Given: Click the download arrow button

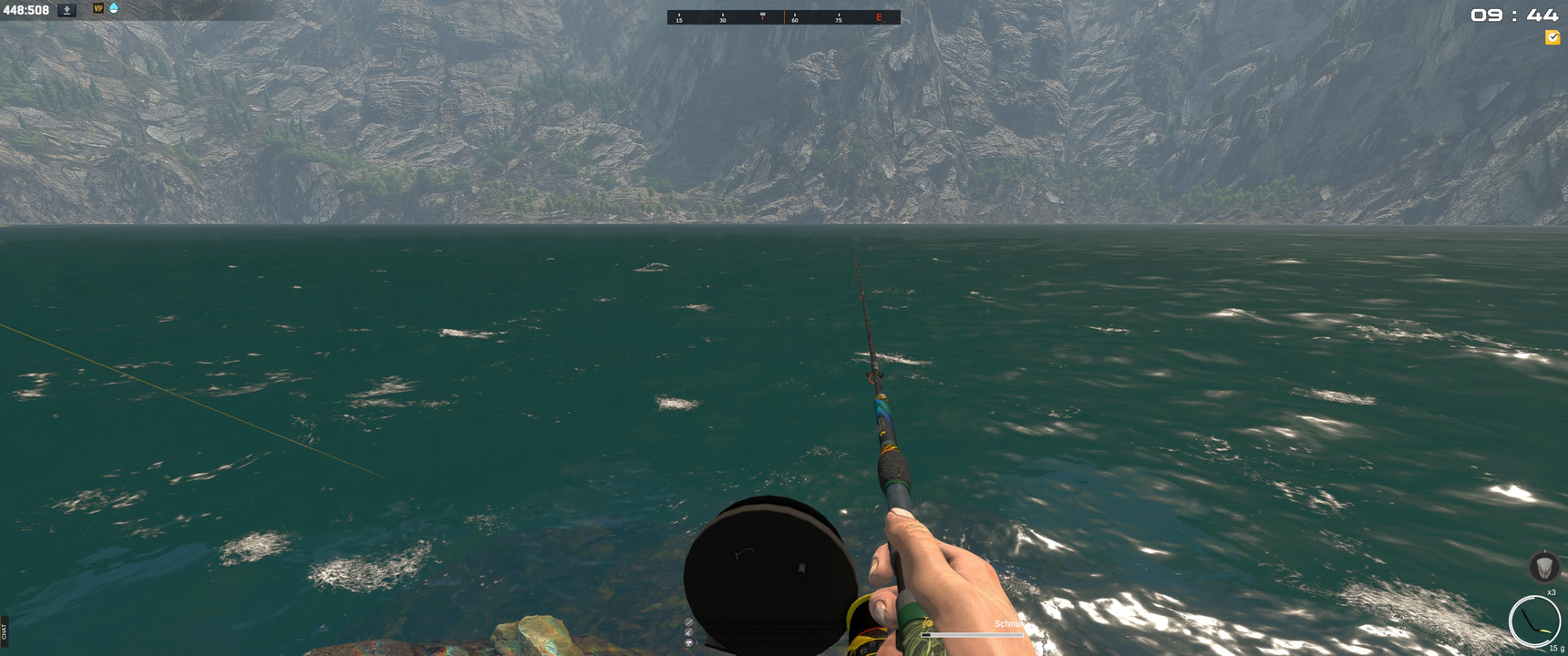Looking at the screenshot, I should 67,10.
